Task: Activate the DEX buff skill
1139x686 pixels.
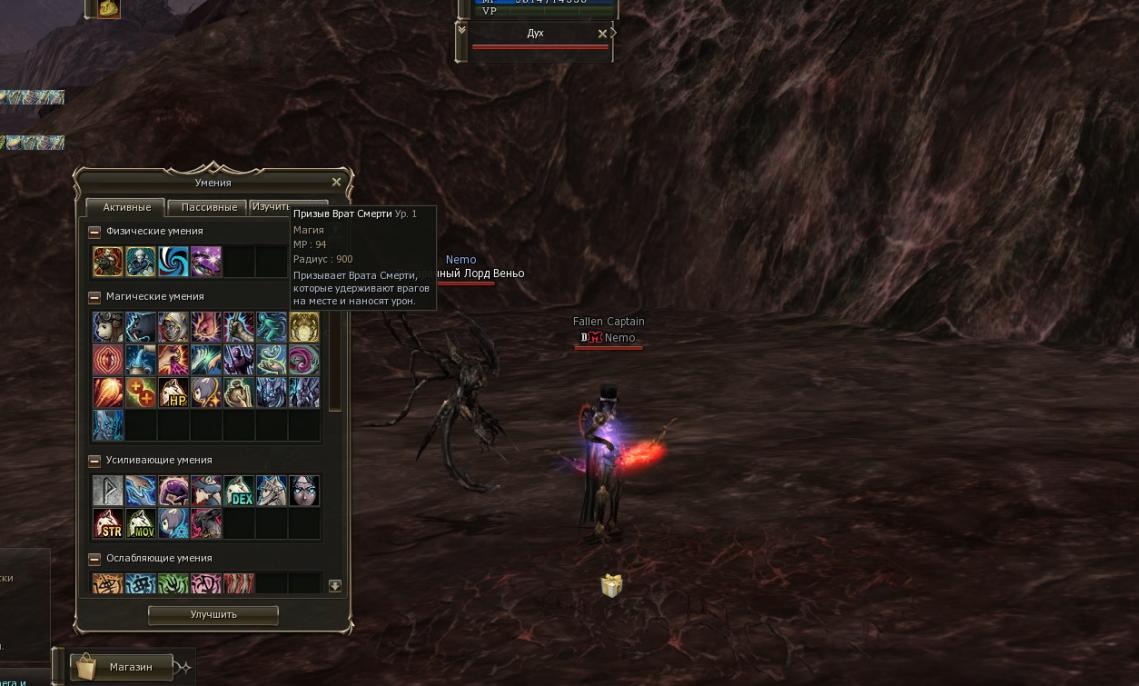Action: (239, 491)
